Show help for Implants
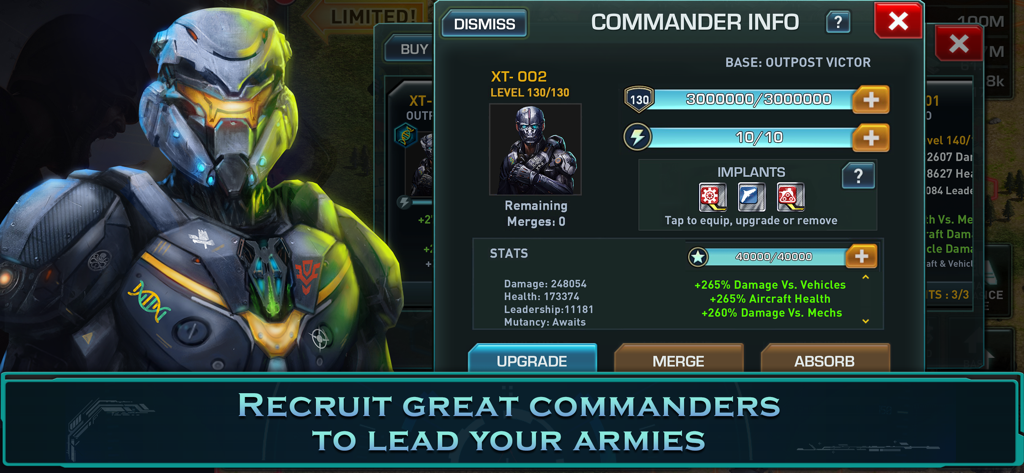This screenshot has height=473, width=1024. coord(858,176)
